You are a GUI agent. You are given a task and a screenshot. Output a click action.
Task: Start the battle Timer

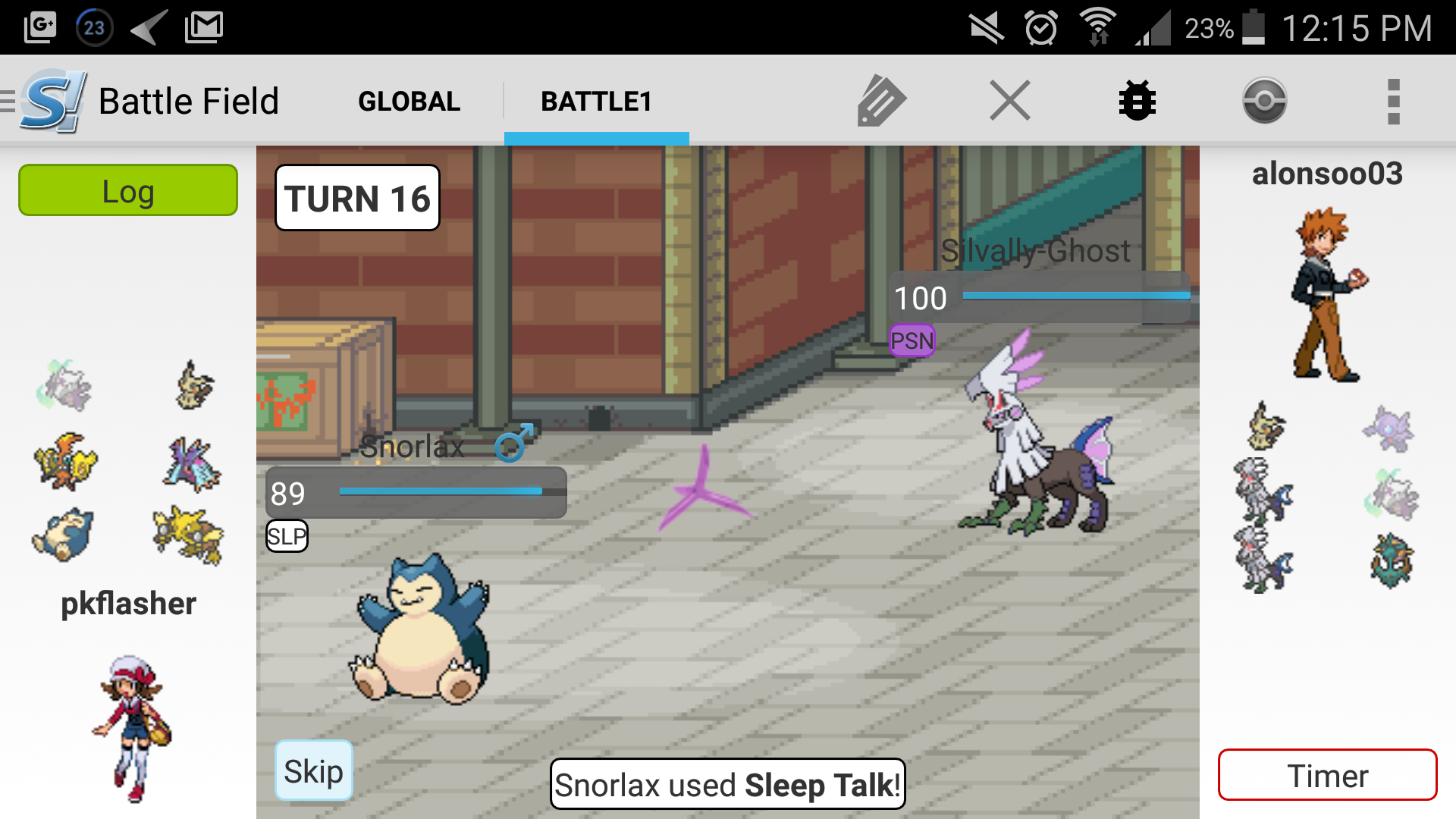pyautogui.click(x=1327, y=775)
